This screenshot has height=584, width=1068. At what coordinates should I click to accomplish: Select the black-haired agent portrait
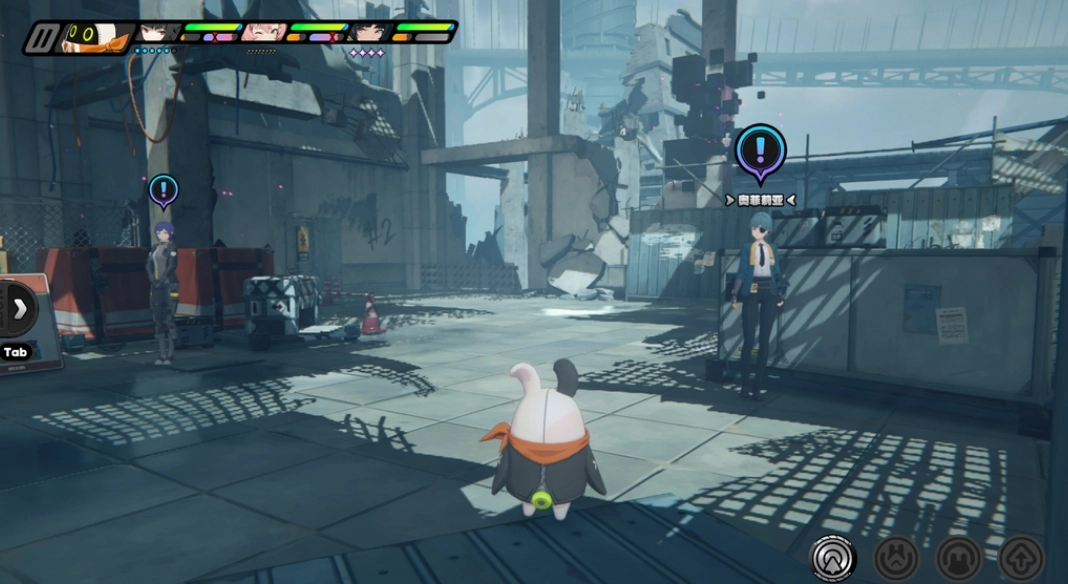[x=369, y=33]
